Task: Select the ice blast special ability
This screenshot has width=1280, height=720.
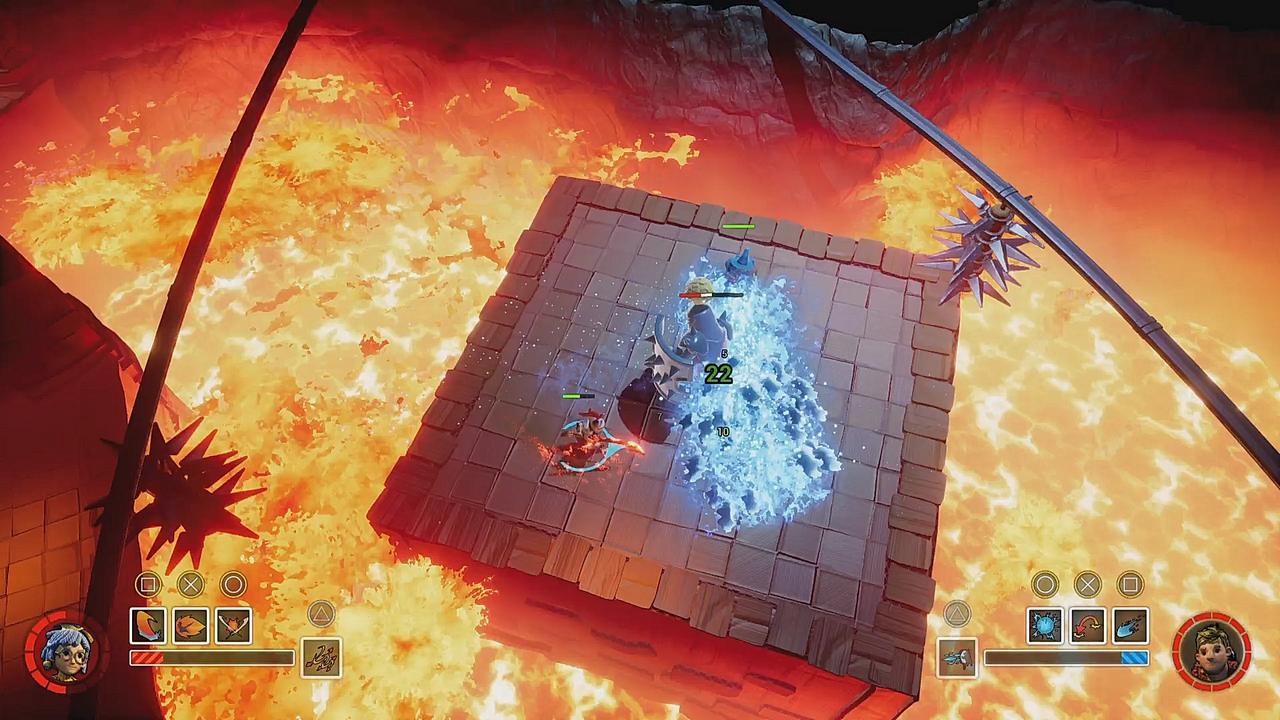Action: pyautogui.click(x=958, y=657)
